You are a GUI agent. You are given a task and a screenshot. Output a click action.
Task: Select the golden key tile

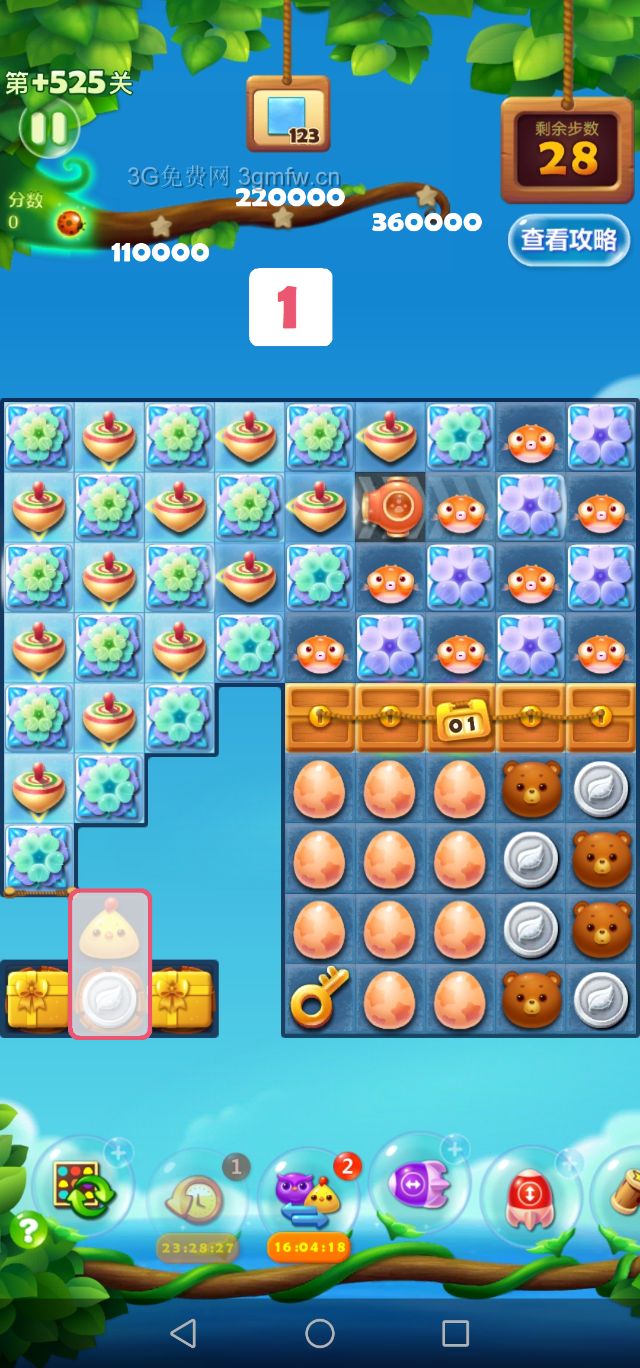click(x=319, y=998)
